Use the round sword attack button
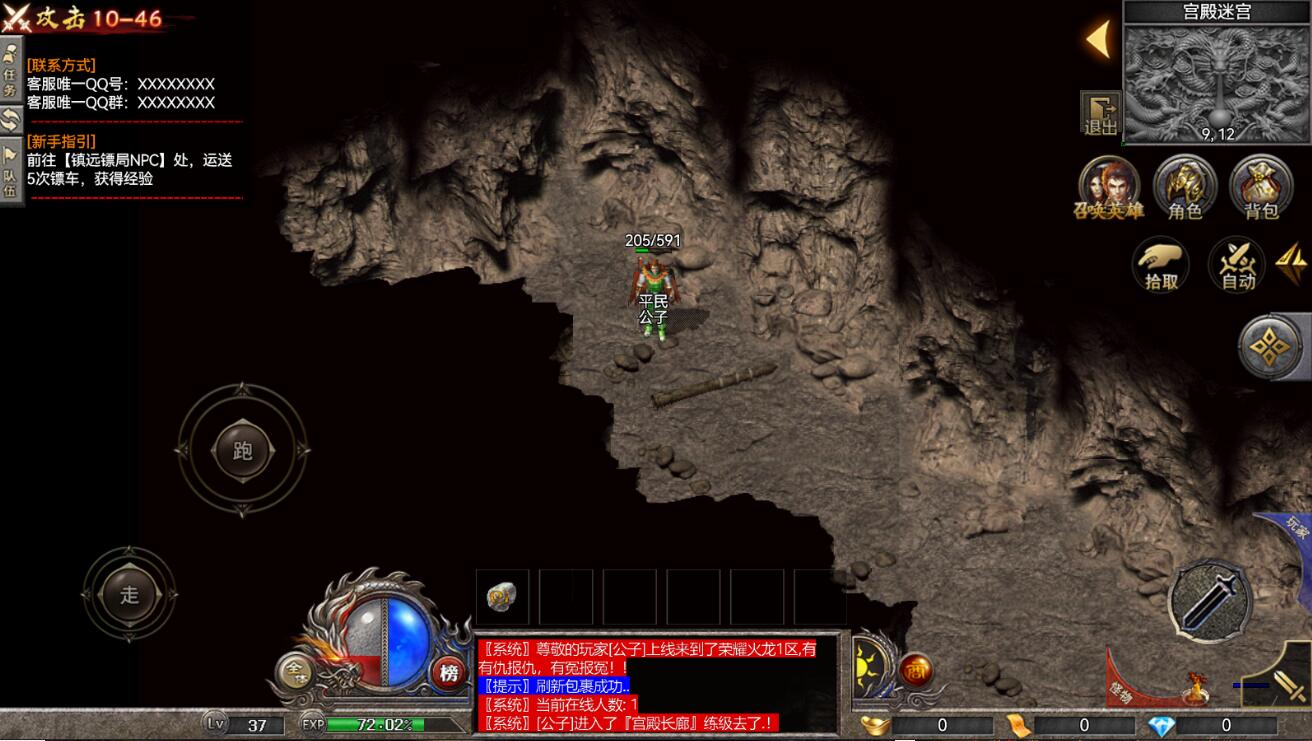This screenshot has height=741, width=1312. (1210, 599)
